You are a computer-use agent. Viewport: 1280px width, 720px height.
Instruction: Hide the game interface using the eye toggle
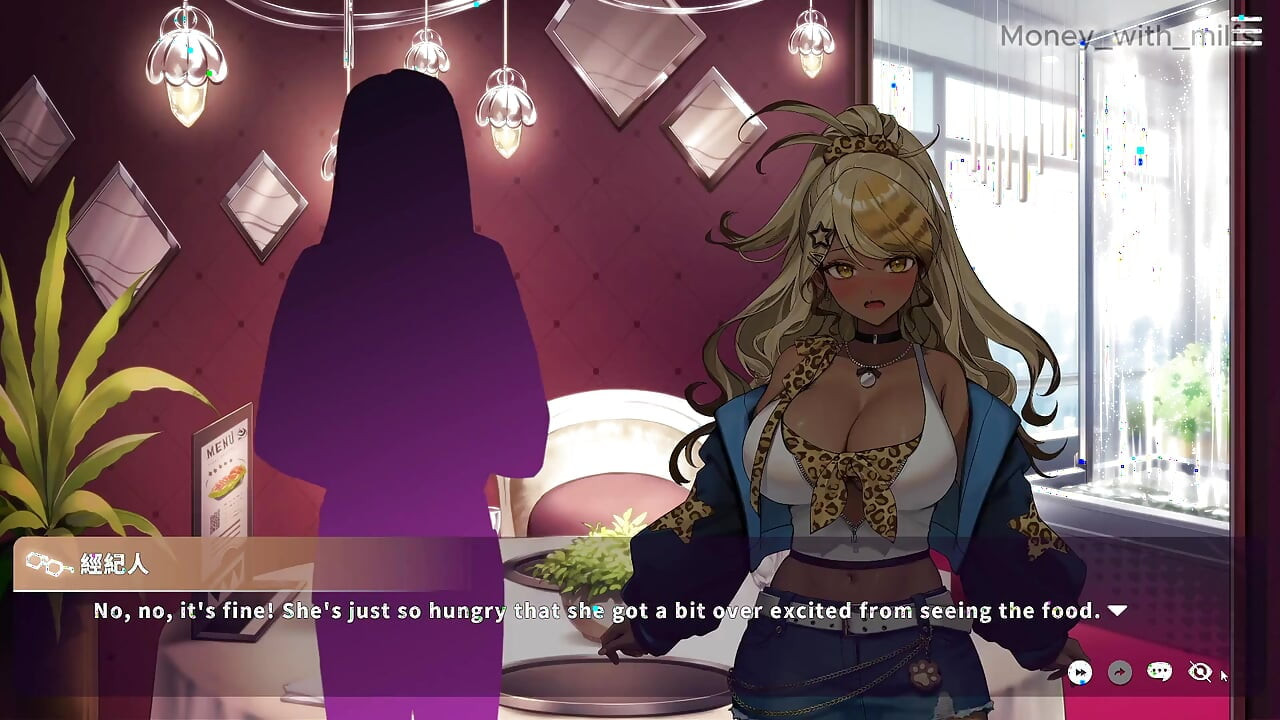point(1199,672)
